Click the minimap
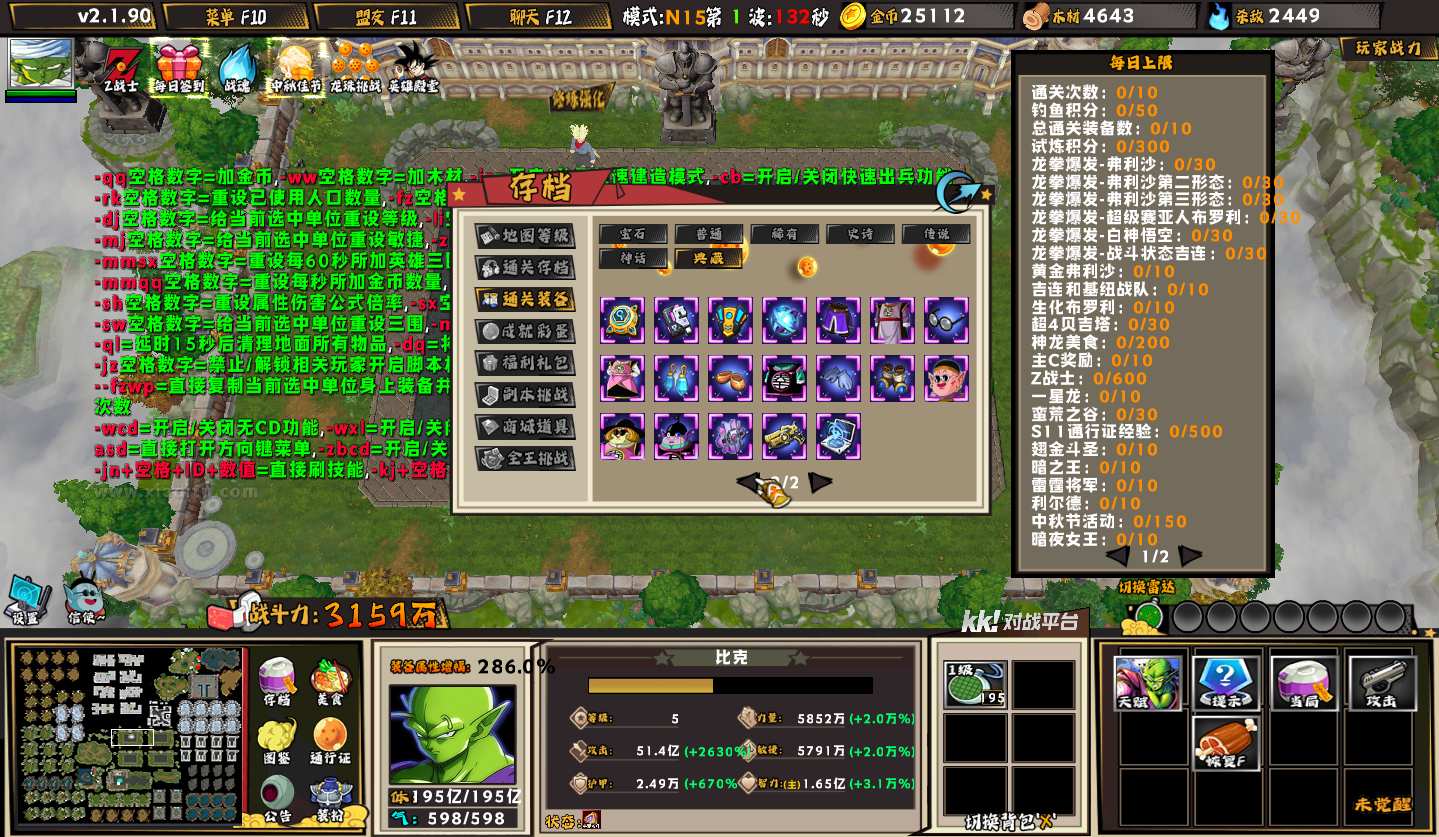 click(x=128, y=736)
